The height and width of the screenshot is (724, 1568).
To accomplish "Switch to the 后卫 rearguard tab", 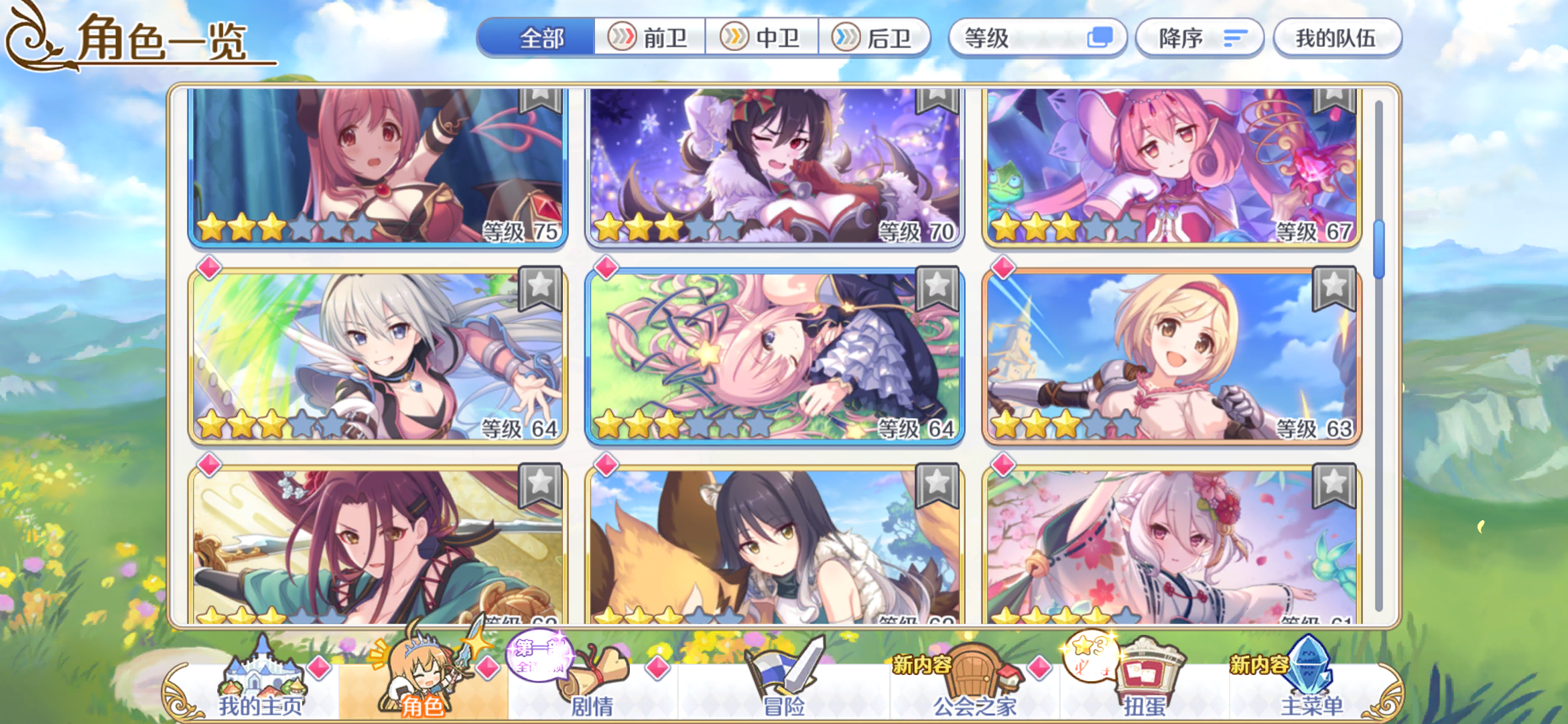I will 878,38.
